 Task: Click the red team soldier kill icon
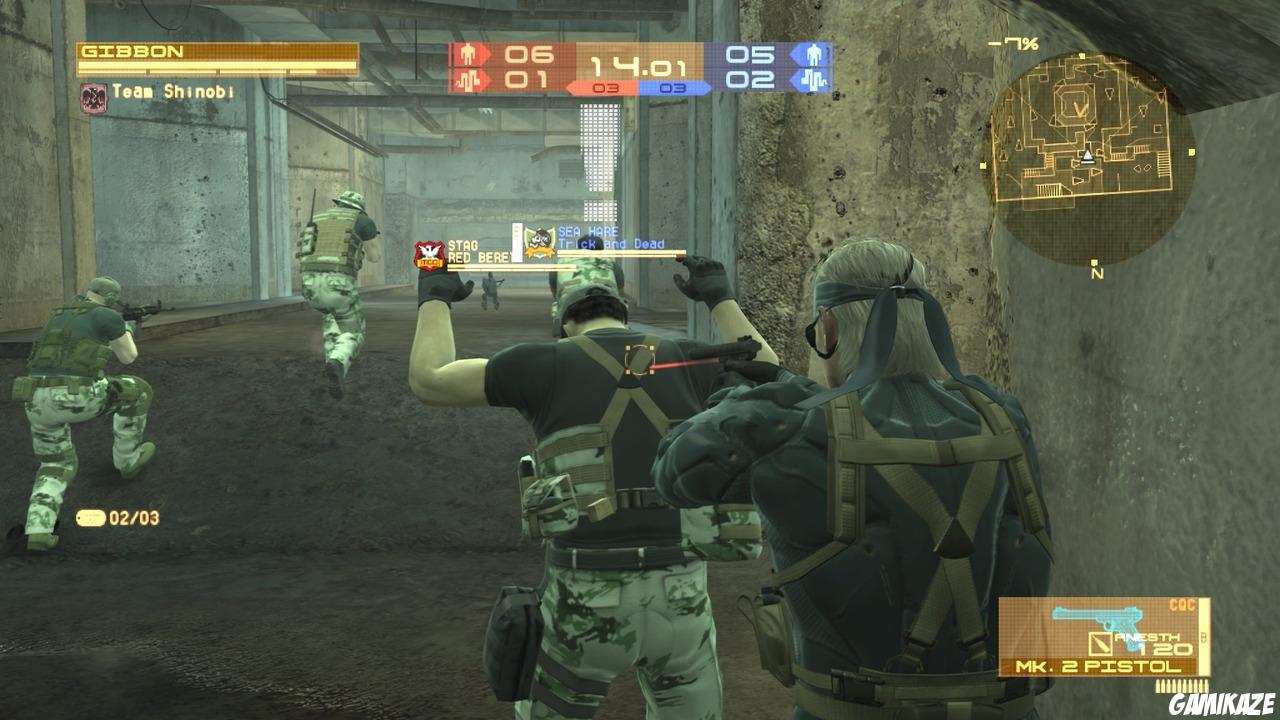click(468, 54)
